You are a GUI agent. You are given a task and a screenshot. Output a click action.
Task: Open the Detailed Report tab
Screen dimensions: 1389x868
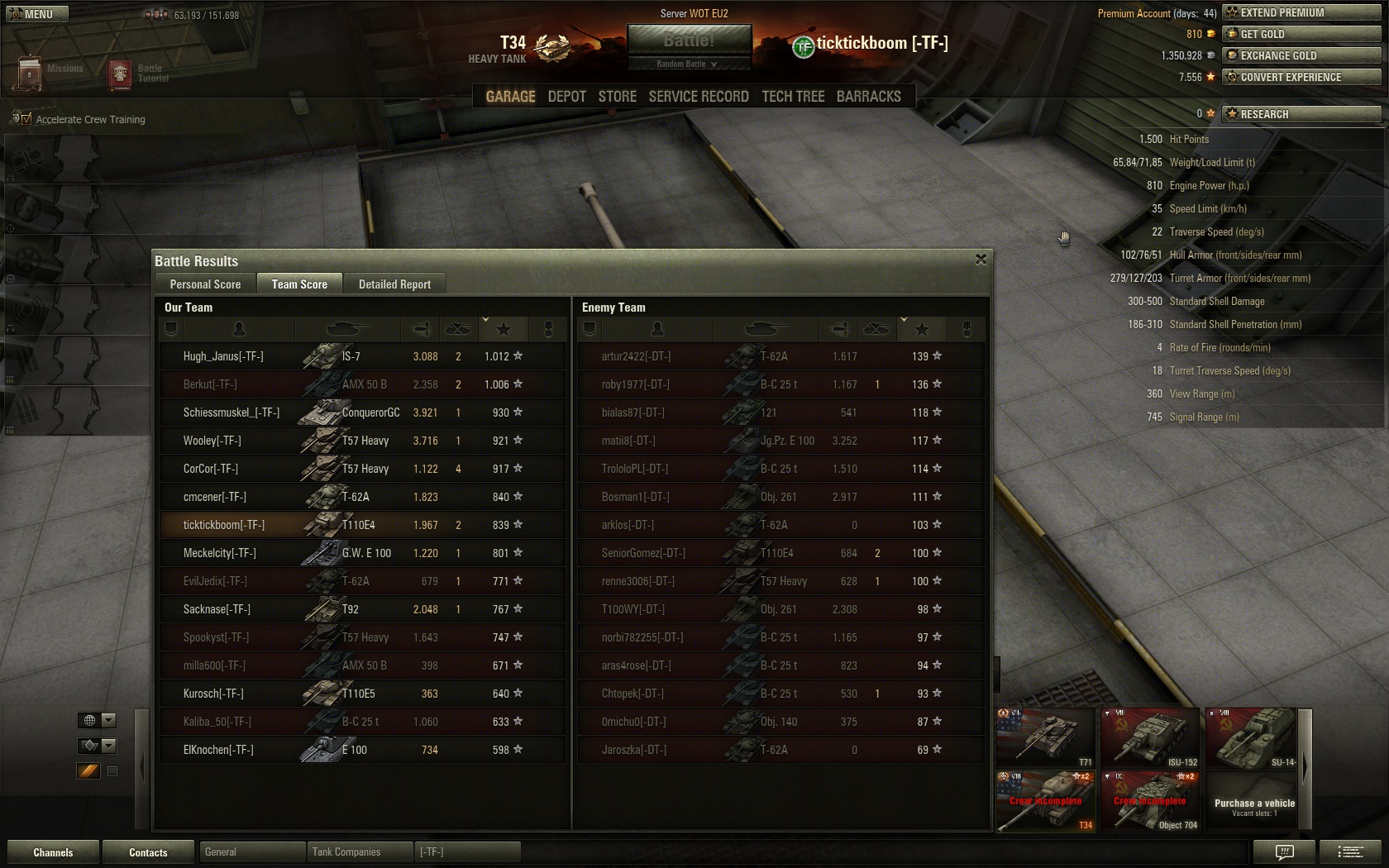pyautogui.click(x=394, y=284)
